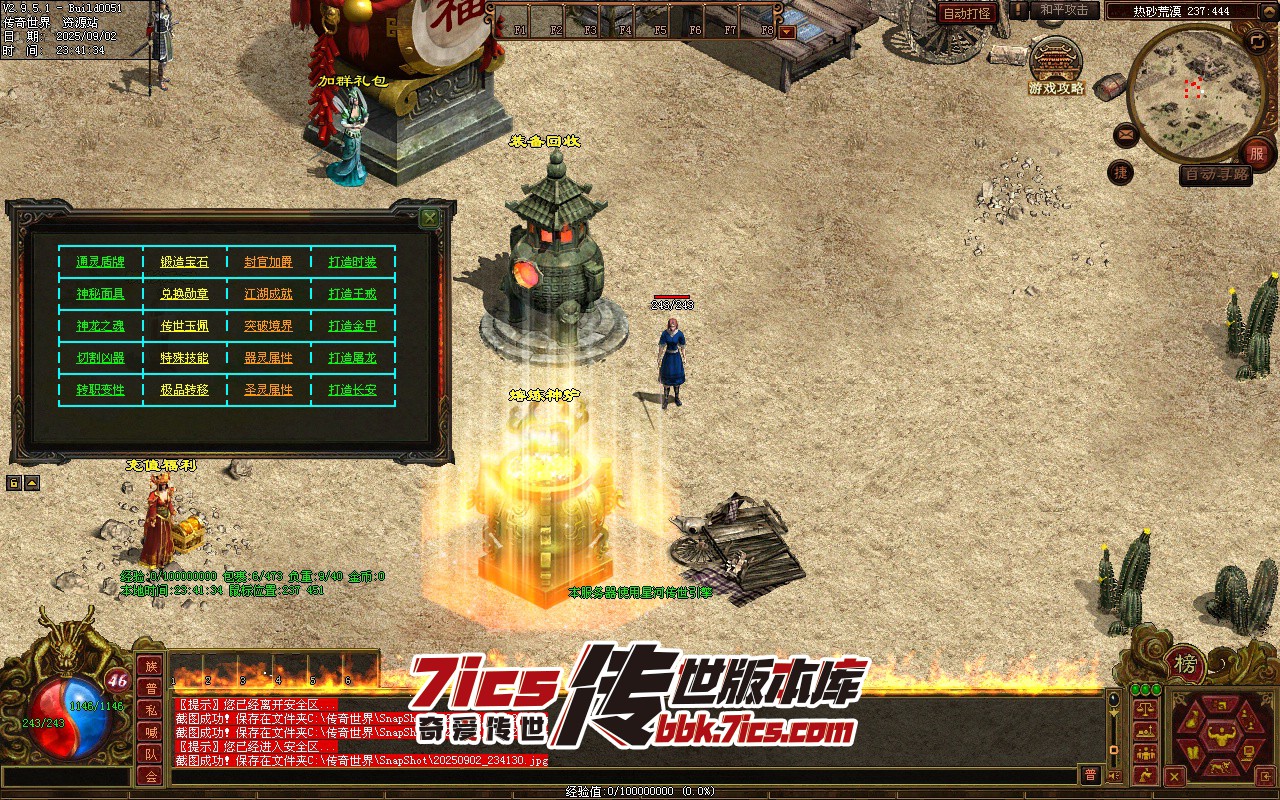1280x800 pixels.
Task: Click the 自动寻路 auto-pathfinding button
Action: click(x=1216, y=174)
